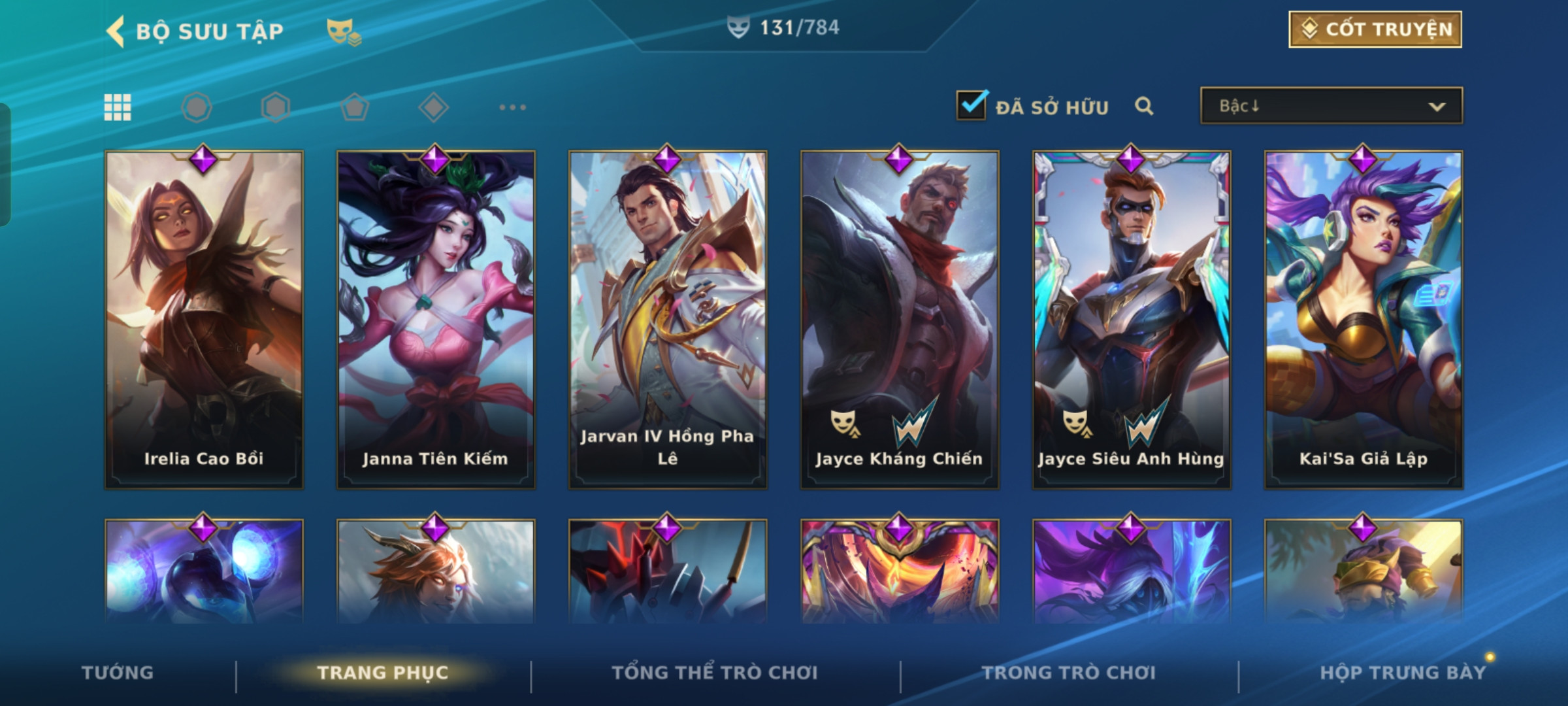Expand the Bậc sort dropdown
Screen dimensions: 1568x706
pos(1331,106)
